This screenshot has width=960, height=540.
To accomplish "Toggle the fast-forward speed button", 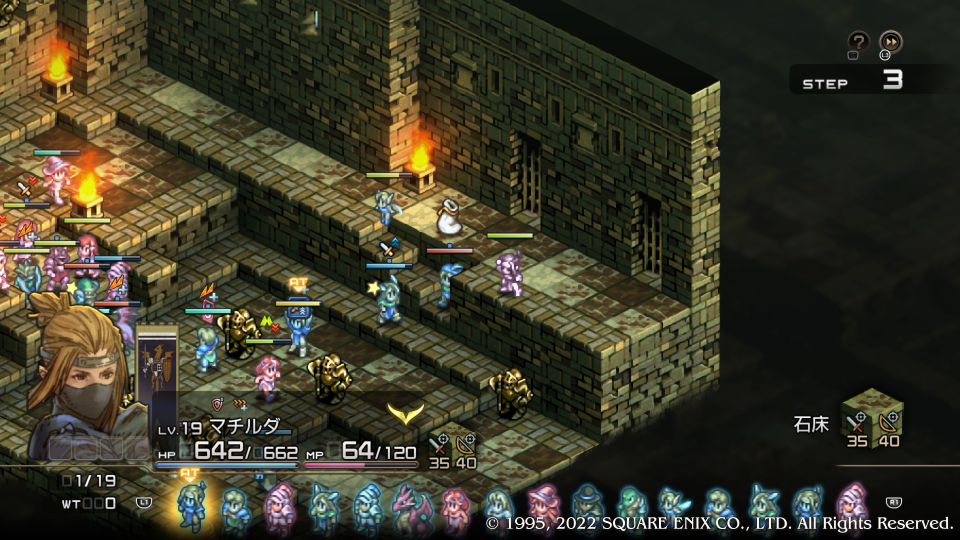I will click(x=890, y=41).
